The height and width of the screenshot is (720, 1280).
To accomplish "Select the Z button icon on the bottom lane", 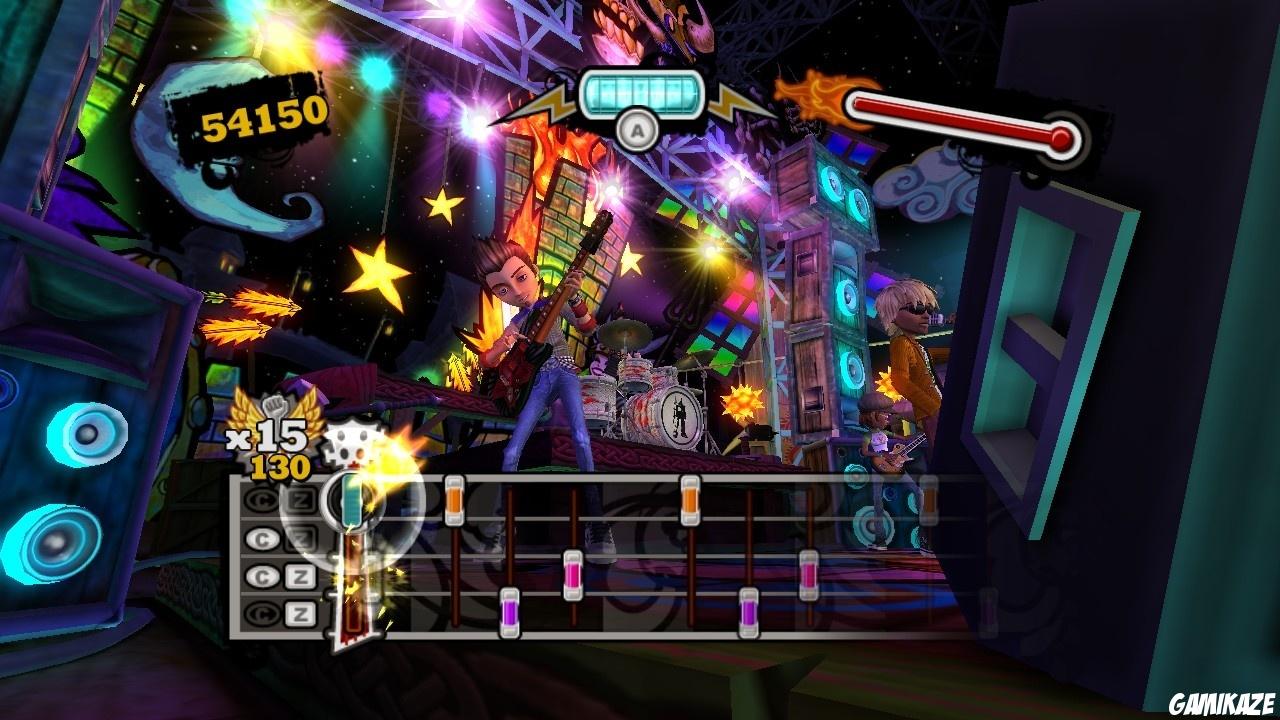I will (x=302, y=612).
